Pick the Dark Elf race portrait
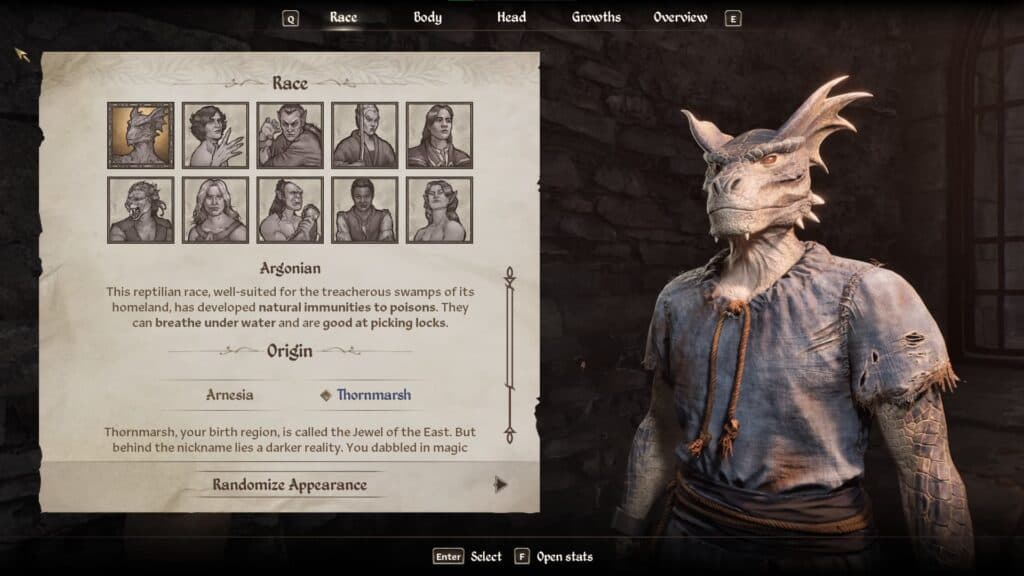This screenshot has width=1024, height=576. tap(290, 135)
